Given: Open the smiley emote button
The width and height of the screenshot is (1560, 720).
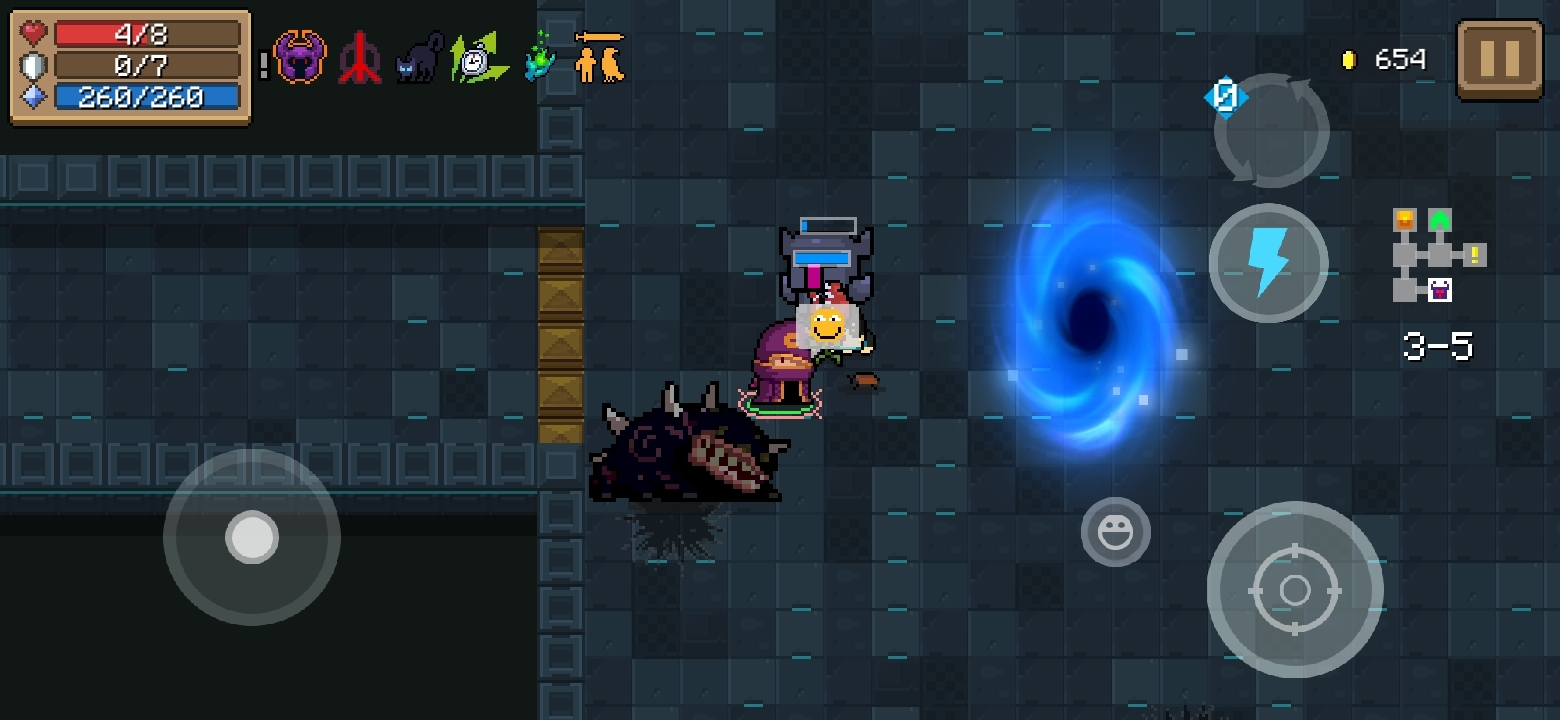Looking at the screenshot, I should (1115, 532).
